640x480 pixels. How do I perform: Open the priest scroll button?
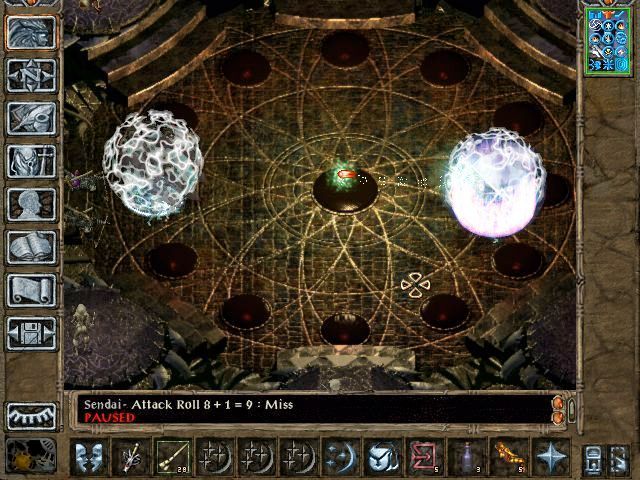click(31, 290)
